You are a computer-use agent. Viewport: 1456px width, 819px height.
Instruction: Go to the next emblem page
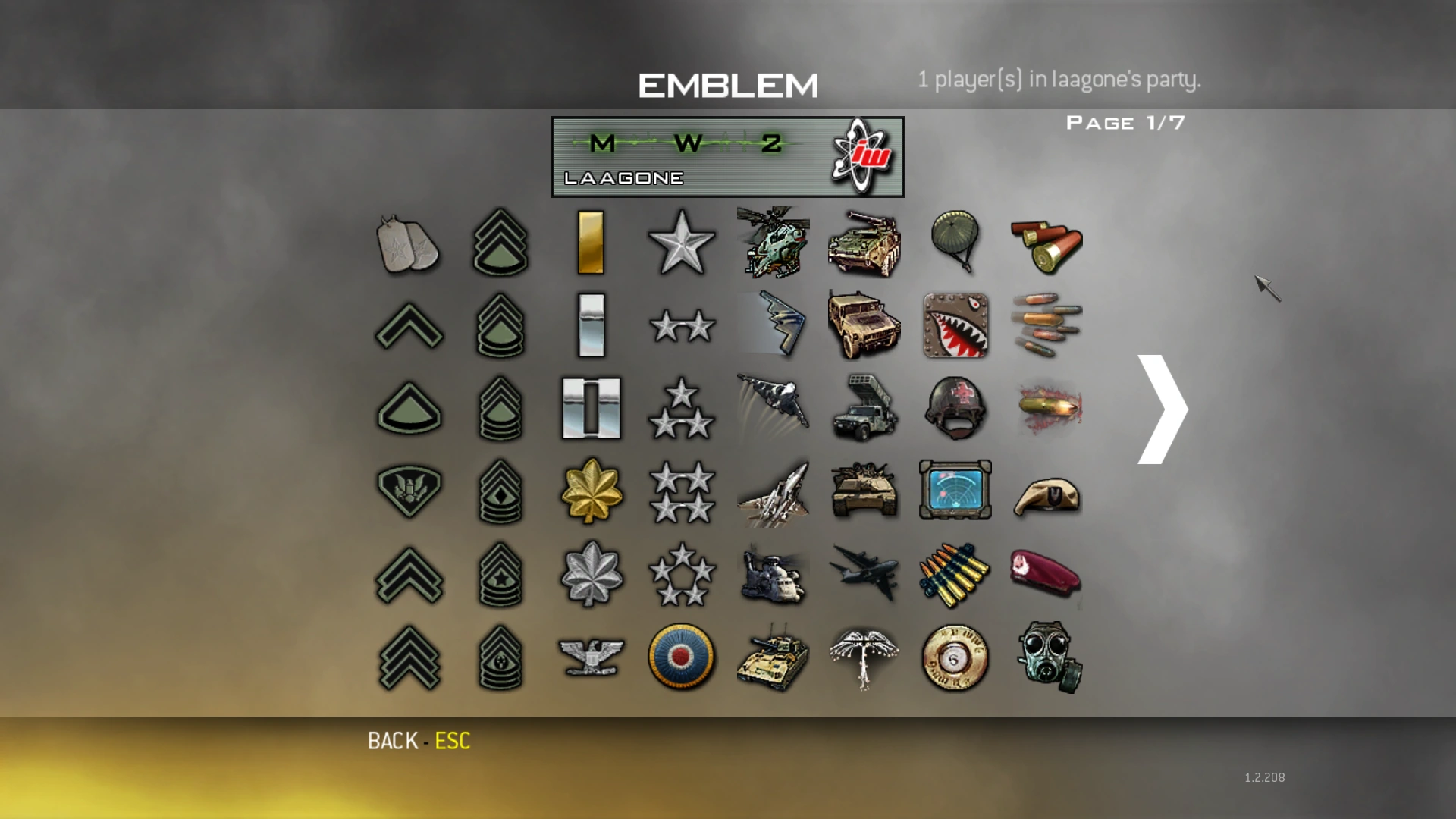(x=1159, y=409)
